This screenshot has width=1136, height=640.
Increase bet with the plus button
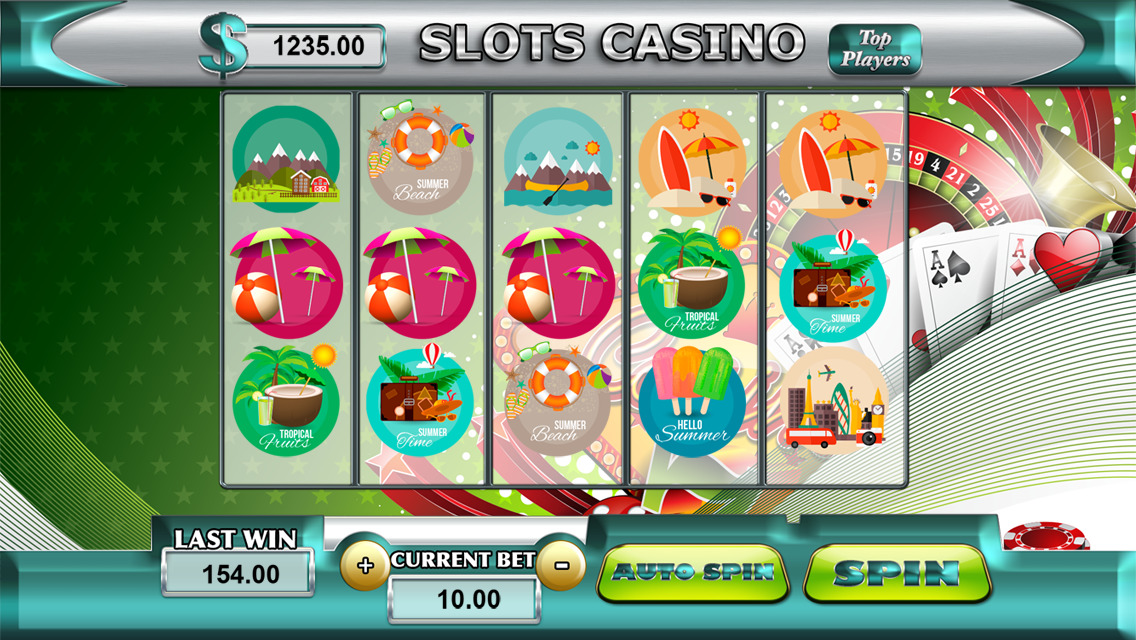coord(365,566)
